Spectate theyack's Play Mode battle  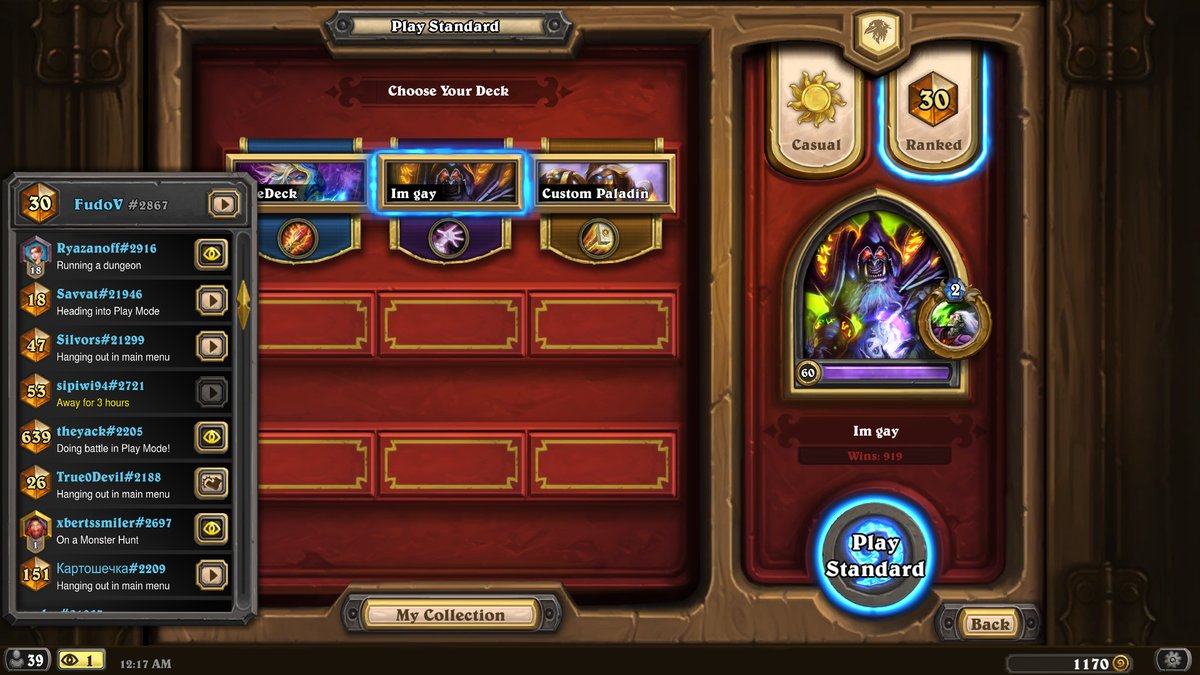tap(211, 437)
